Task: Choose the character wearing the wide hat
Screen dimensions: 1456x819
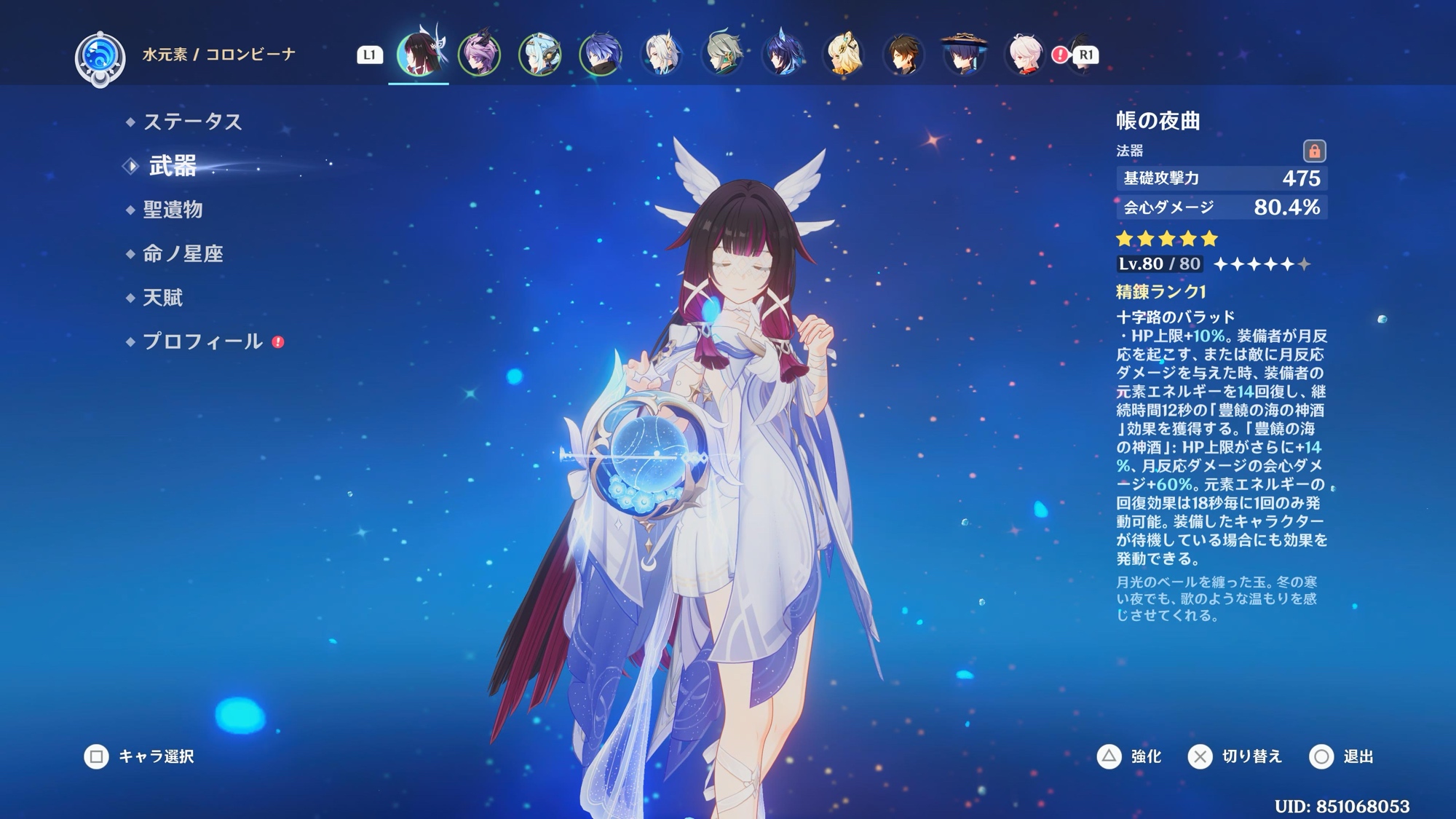Action: [x=964, y=55]
